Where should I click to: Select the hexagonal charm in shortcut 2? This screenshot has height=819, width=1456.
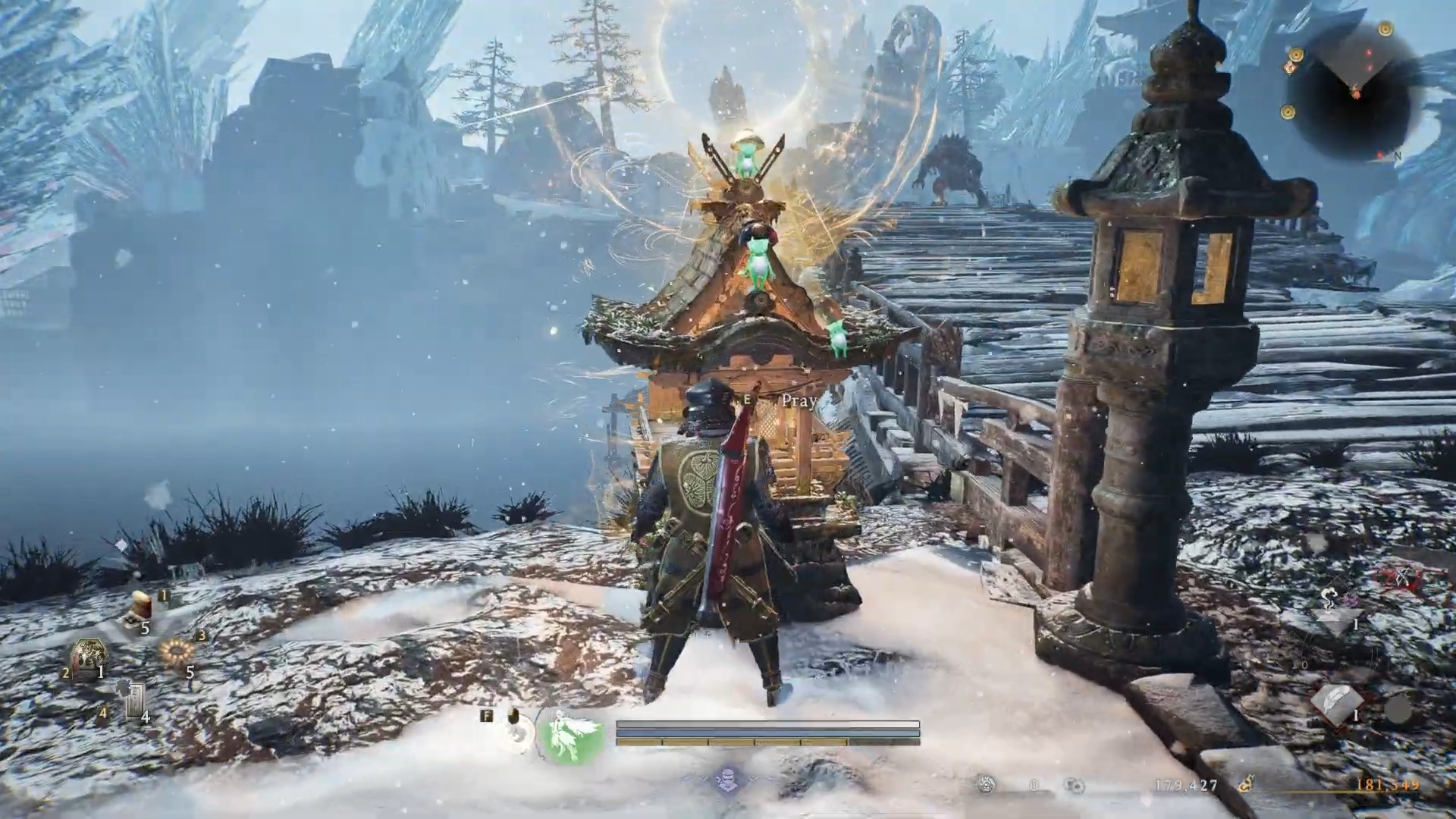tap(87, 657)
